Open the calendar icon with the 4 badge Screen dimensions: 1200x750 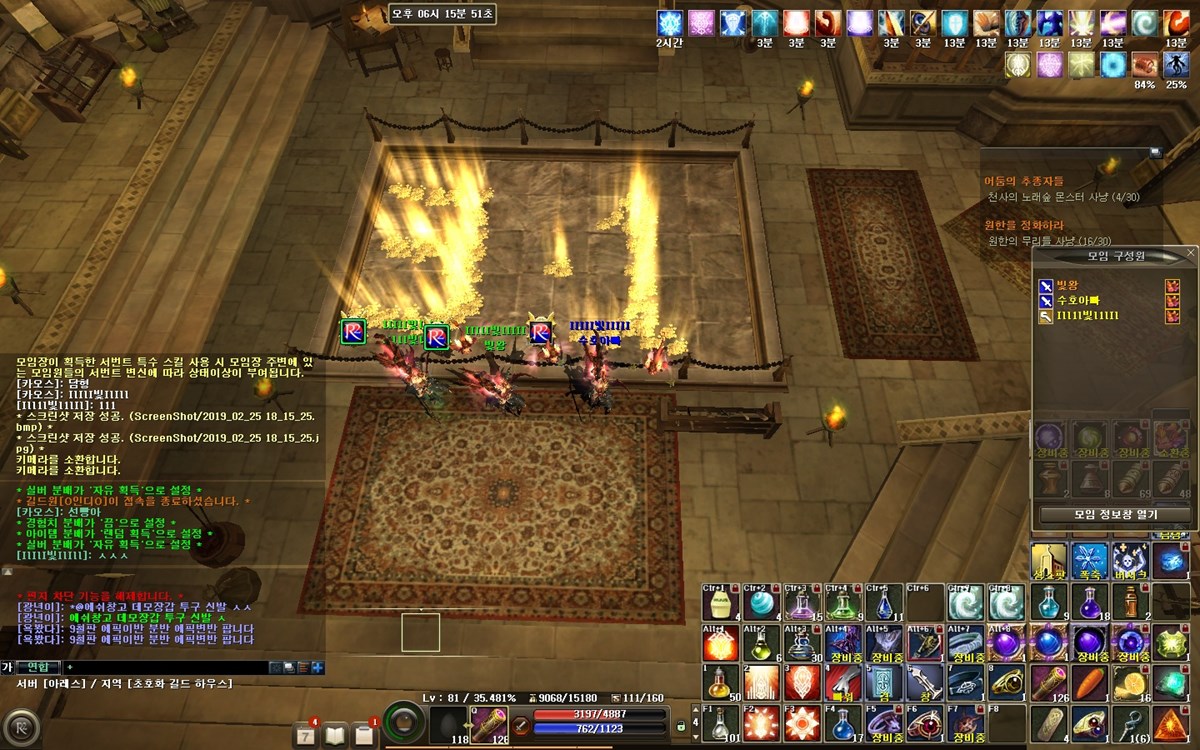303,734
